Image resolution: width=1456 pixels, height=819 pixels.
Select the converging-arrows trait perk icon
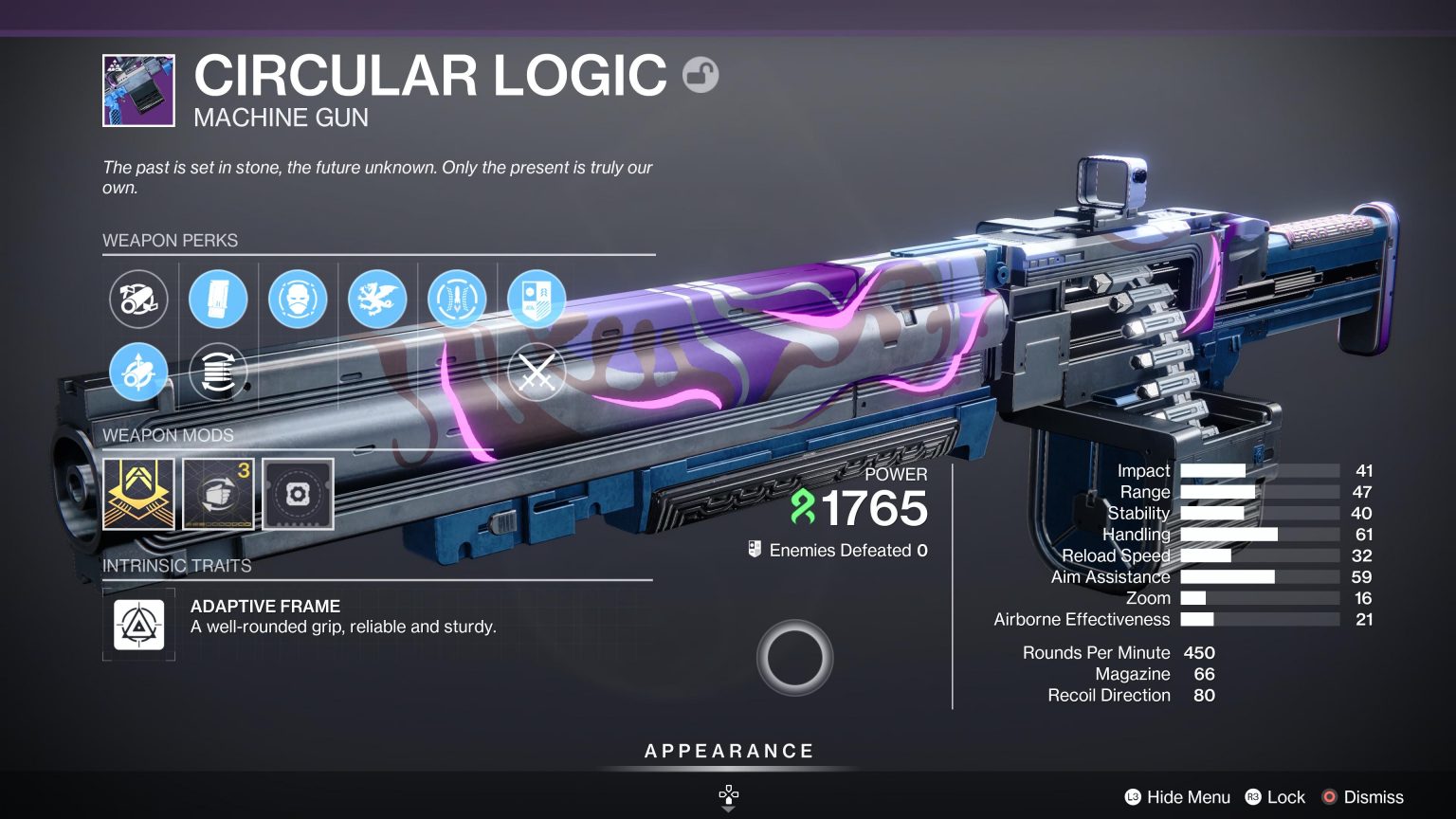(457, 299)
